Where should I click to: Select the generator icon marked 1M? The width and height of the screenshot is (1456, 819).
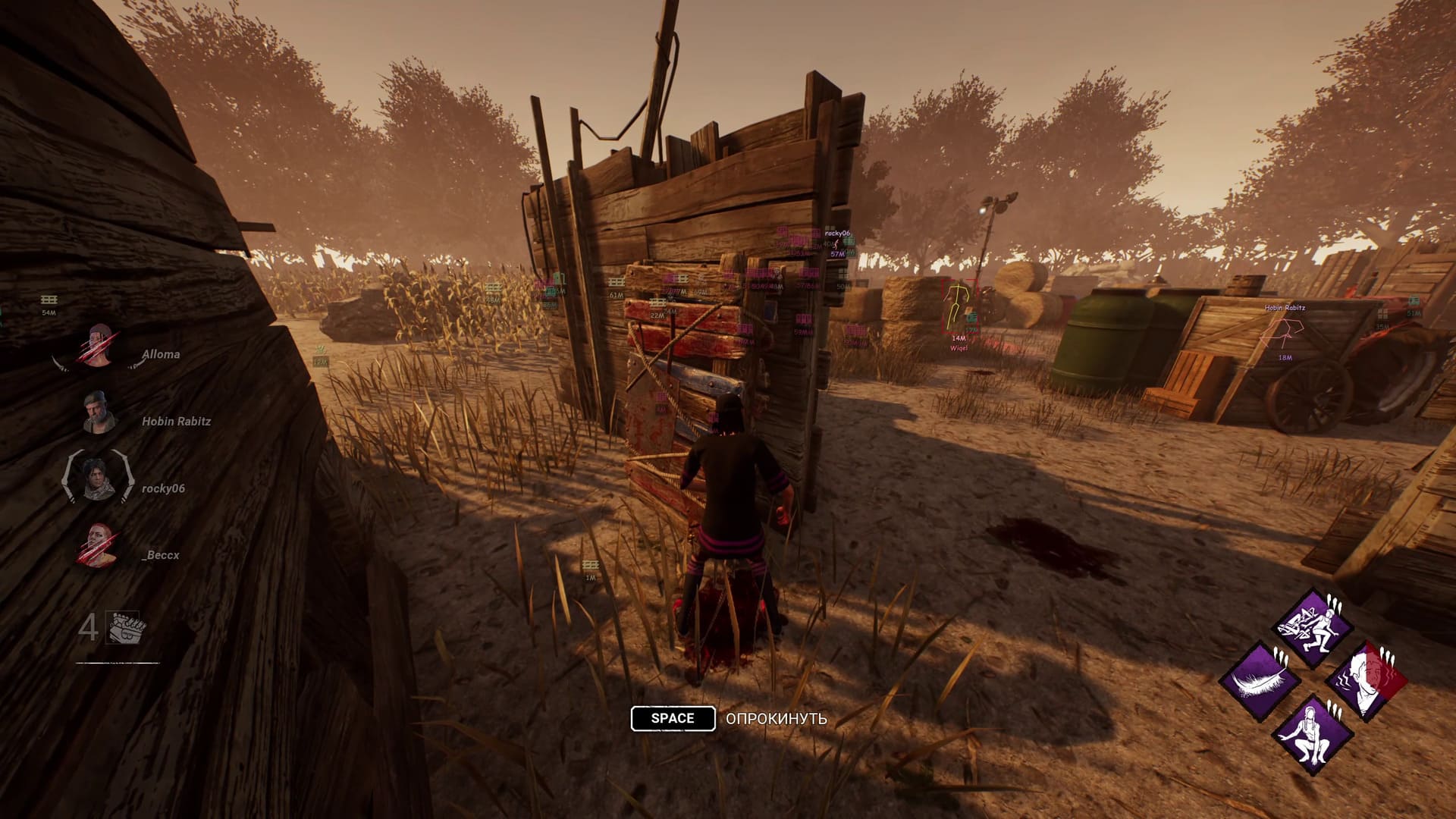pyautogui.click(x=589, y=565)
